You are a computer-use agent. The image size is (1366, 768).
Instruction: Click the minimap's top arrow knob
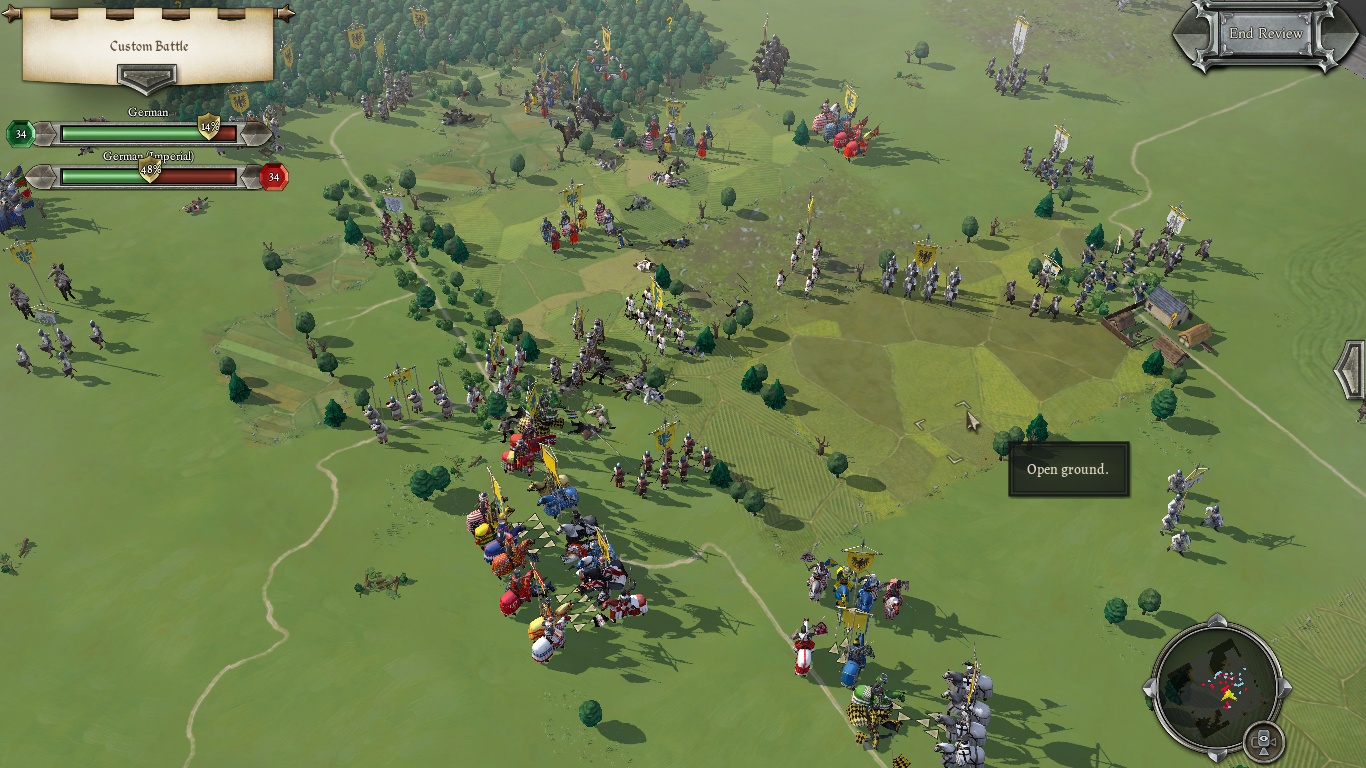pyautogui.click(x=1217, y=627)
